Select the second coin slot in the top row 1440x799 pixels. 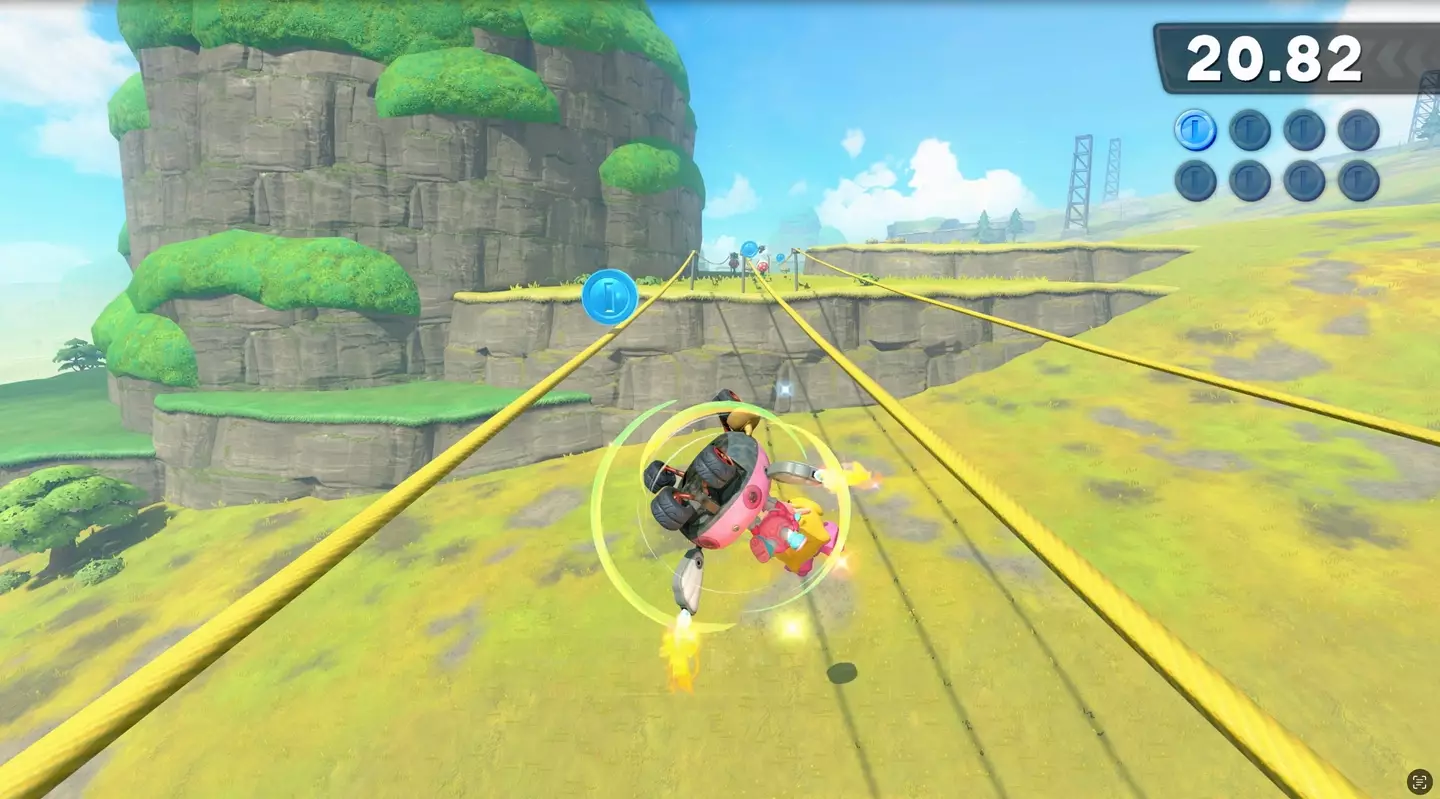tap(1249, 130)
